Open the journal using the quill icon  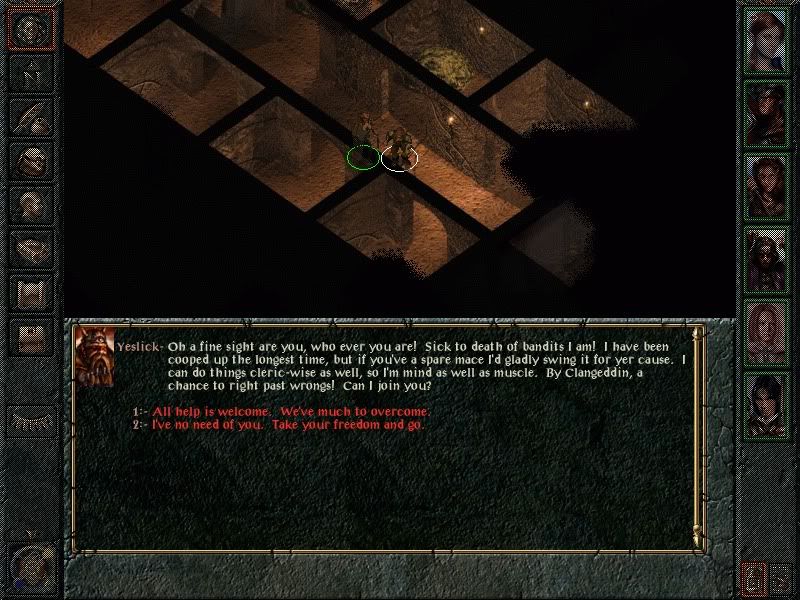tap(29, 116)
